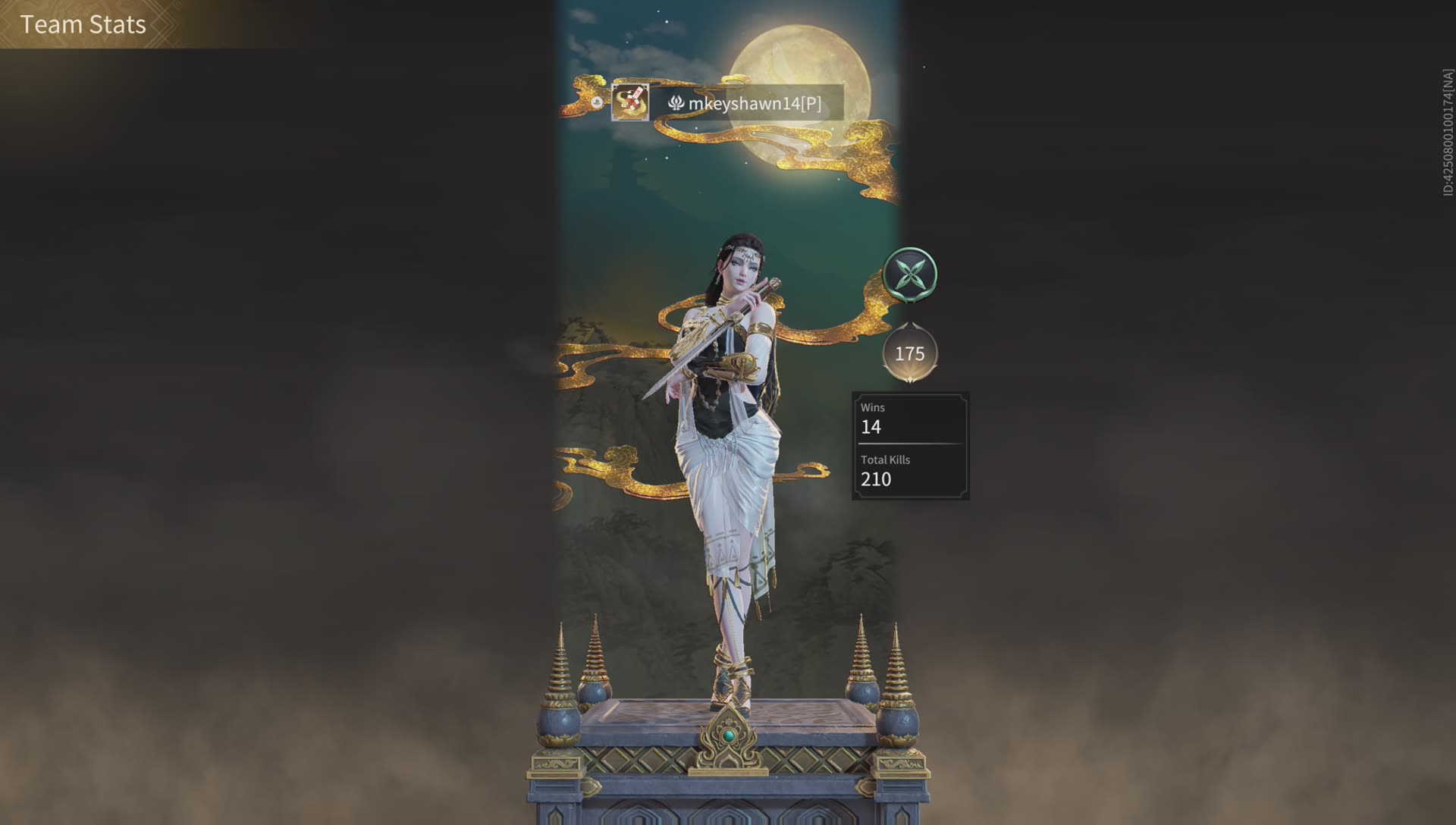Click the lotus emblem beside the player name
Image resolution: width=1456 pixels, height=825 pixels.
click(675, 102)
